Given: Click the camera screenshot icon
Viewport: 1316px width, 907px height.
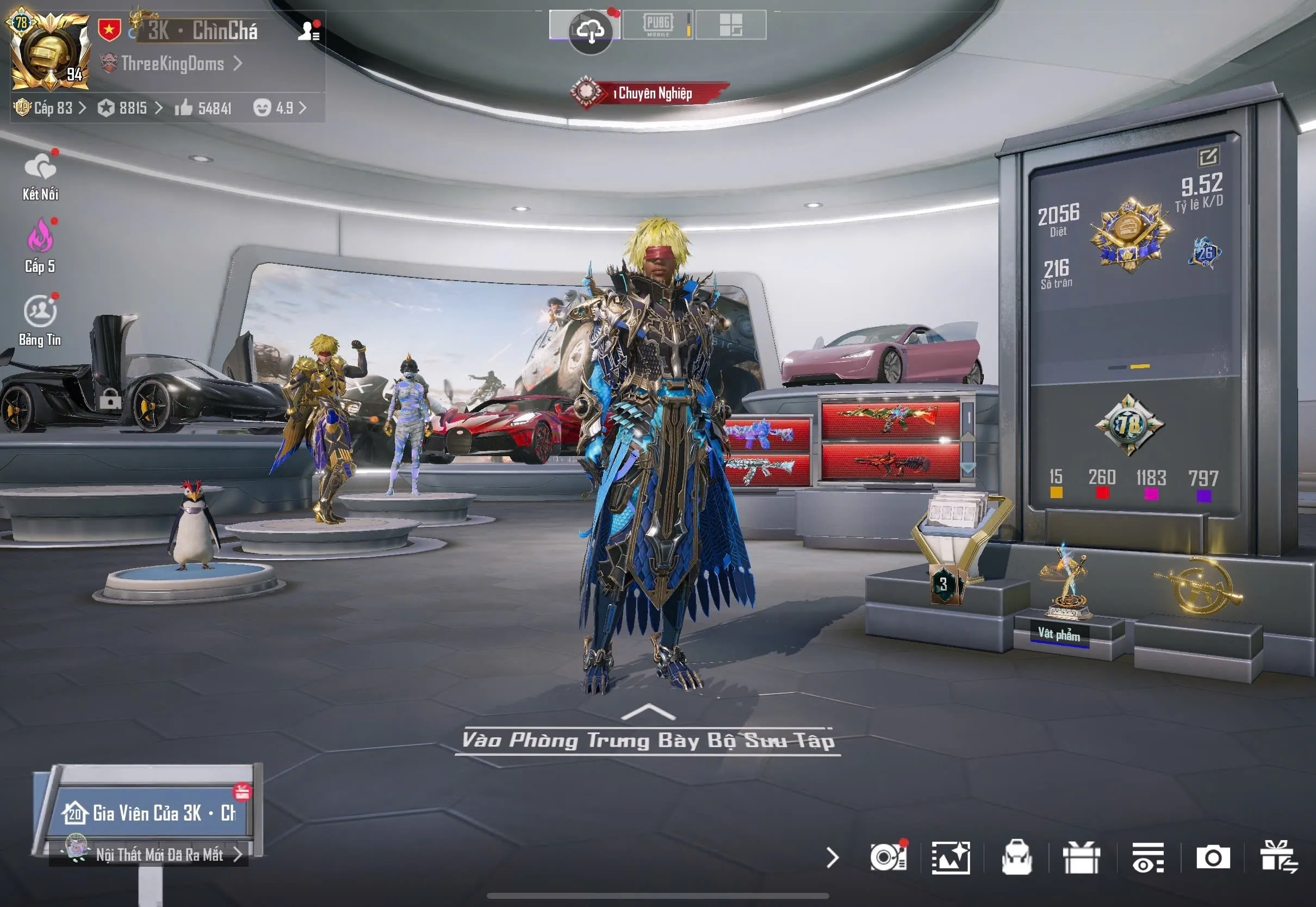Looking at the screenshot, I should 1213,858.
